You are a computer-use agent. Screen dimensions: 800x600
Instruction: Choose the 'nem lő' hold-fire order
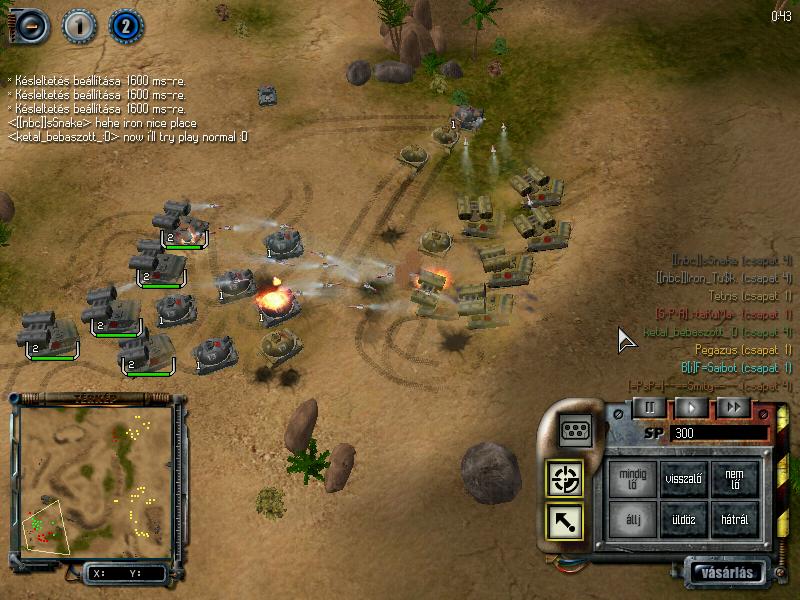pos(735,478)
